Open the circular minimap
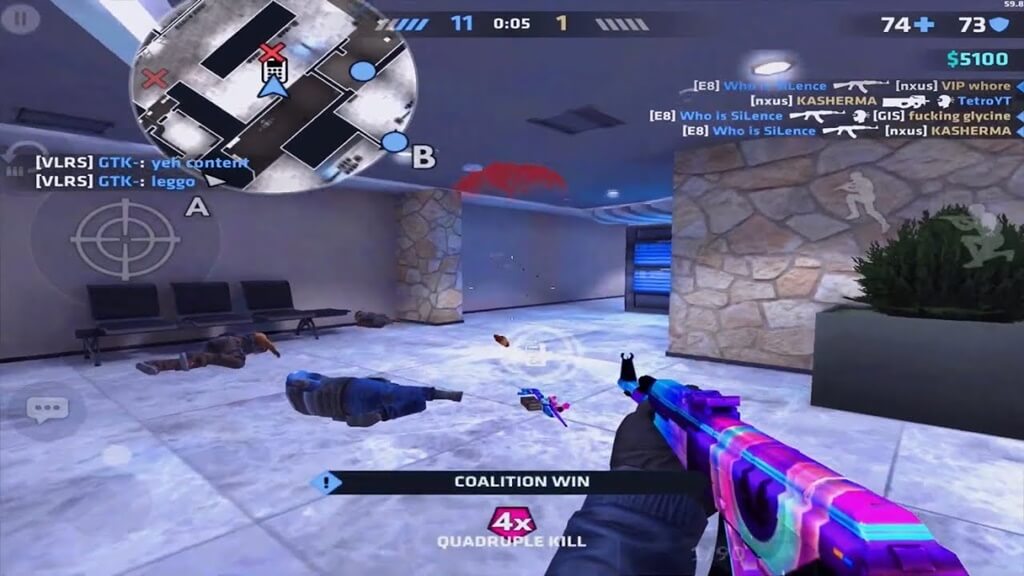Image resolution: width=1024 pixels, height=576 pixels. (274, 94)
